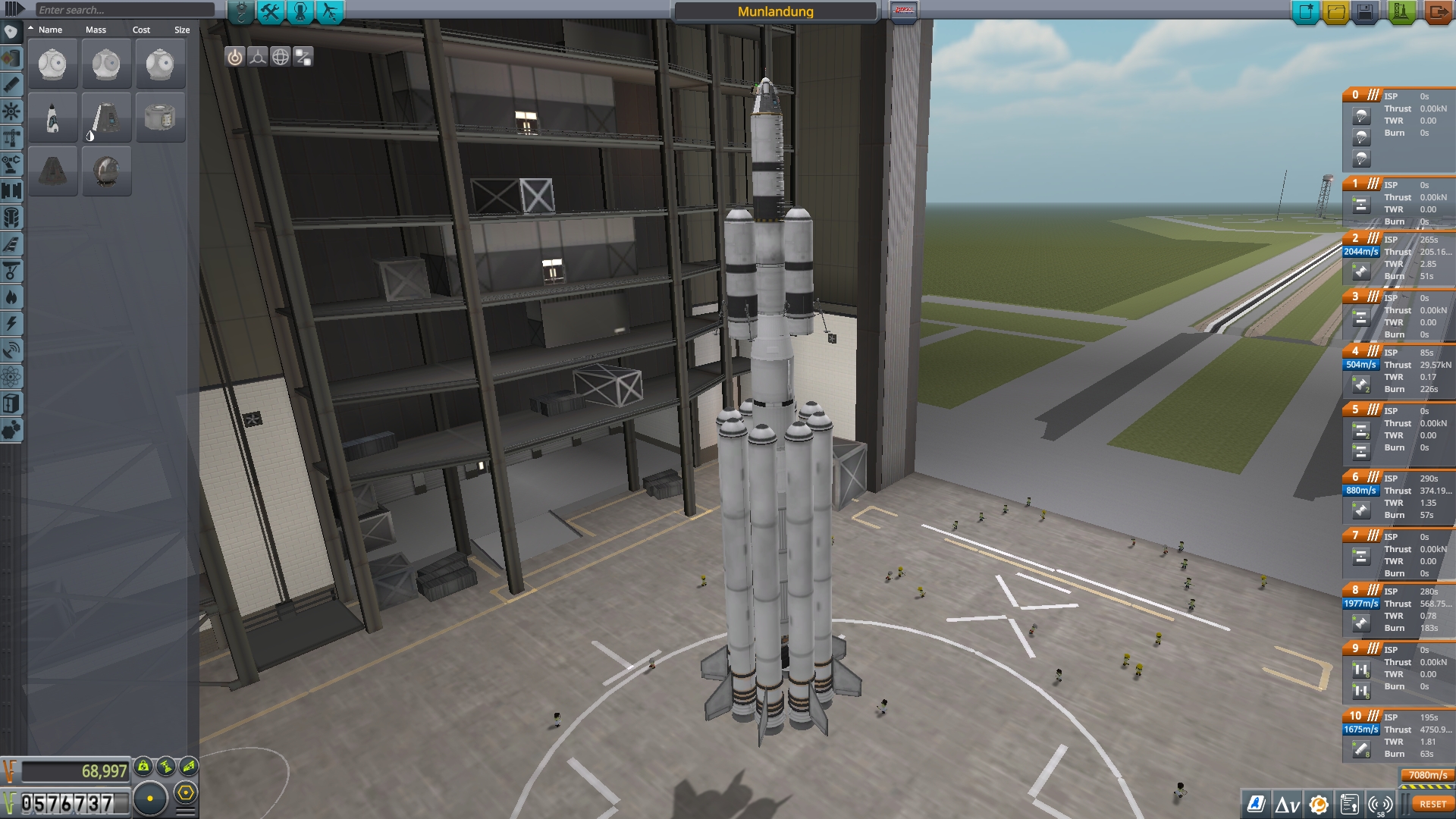Exit the building with the orange button
This screenshot has width=1456, height=819.
(1437, 12)
